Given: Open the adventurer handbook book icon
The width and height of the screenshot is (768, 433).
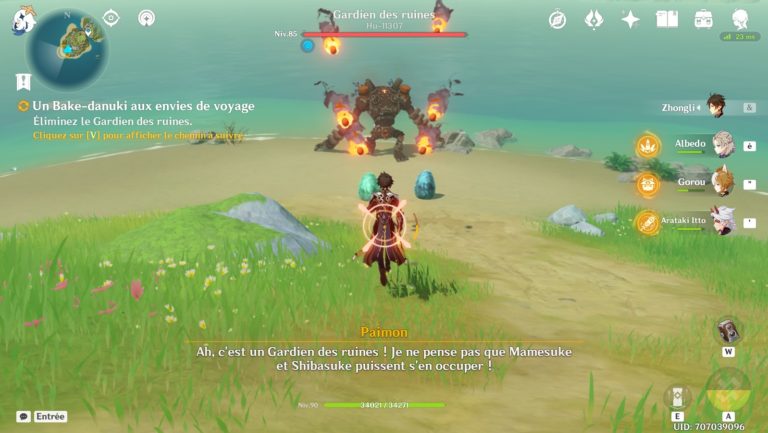Looking at the screenshot, I should tap(667, 19).
